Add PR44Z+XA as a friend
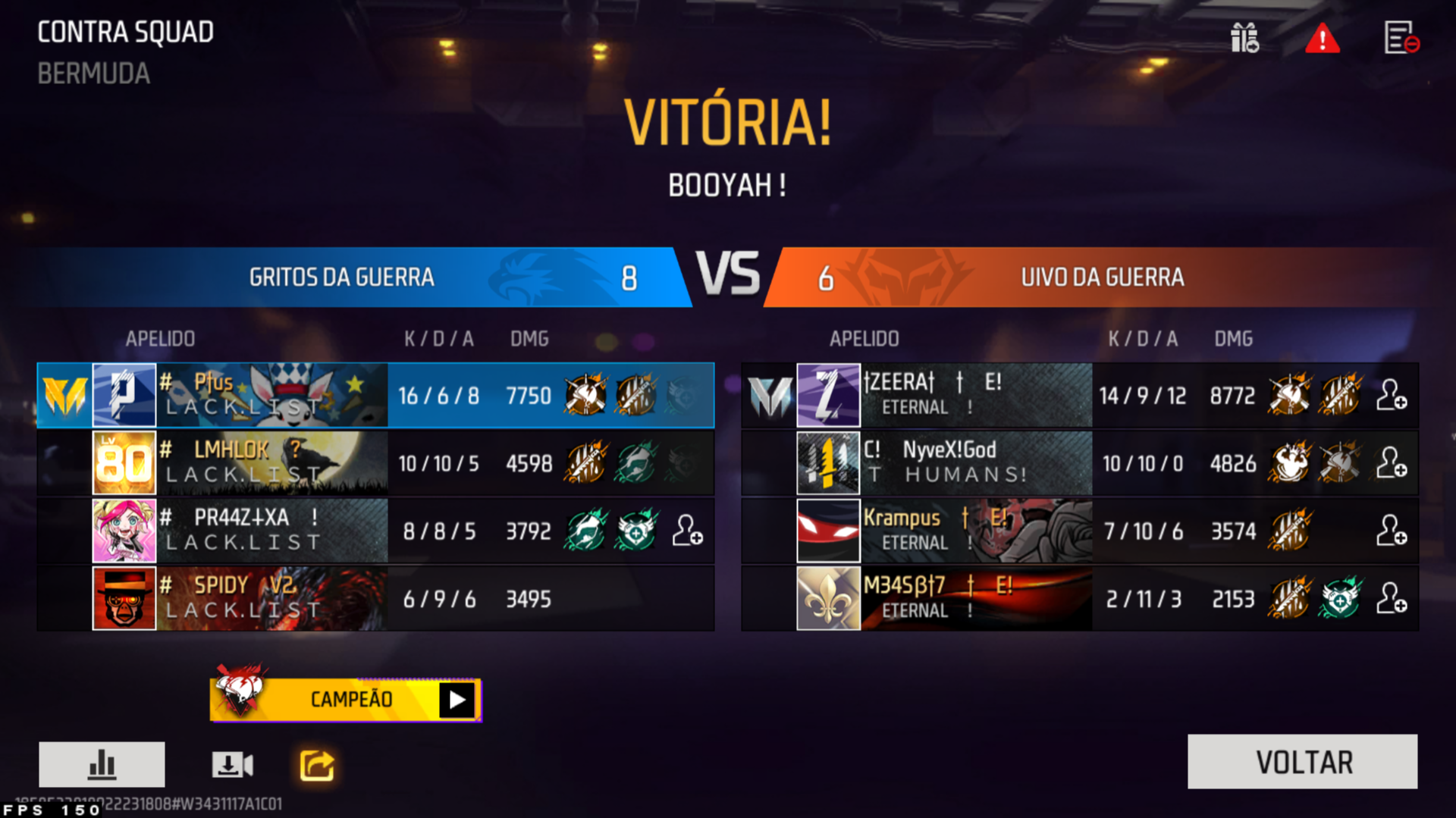 click(x=689, y=531)
